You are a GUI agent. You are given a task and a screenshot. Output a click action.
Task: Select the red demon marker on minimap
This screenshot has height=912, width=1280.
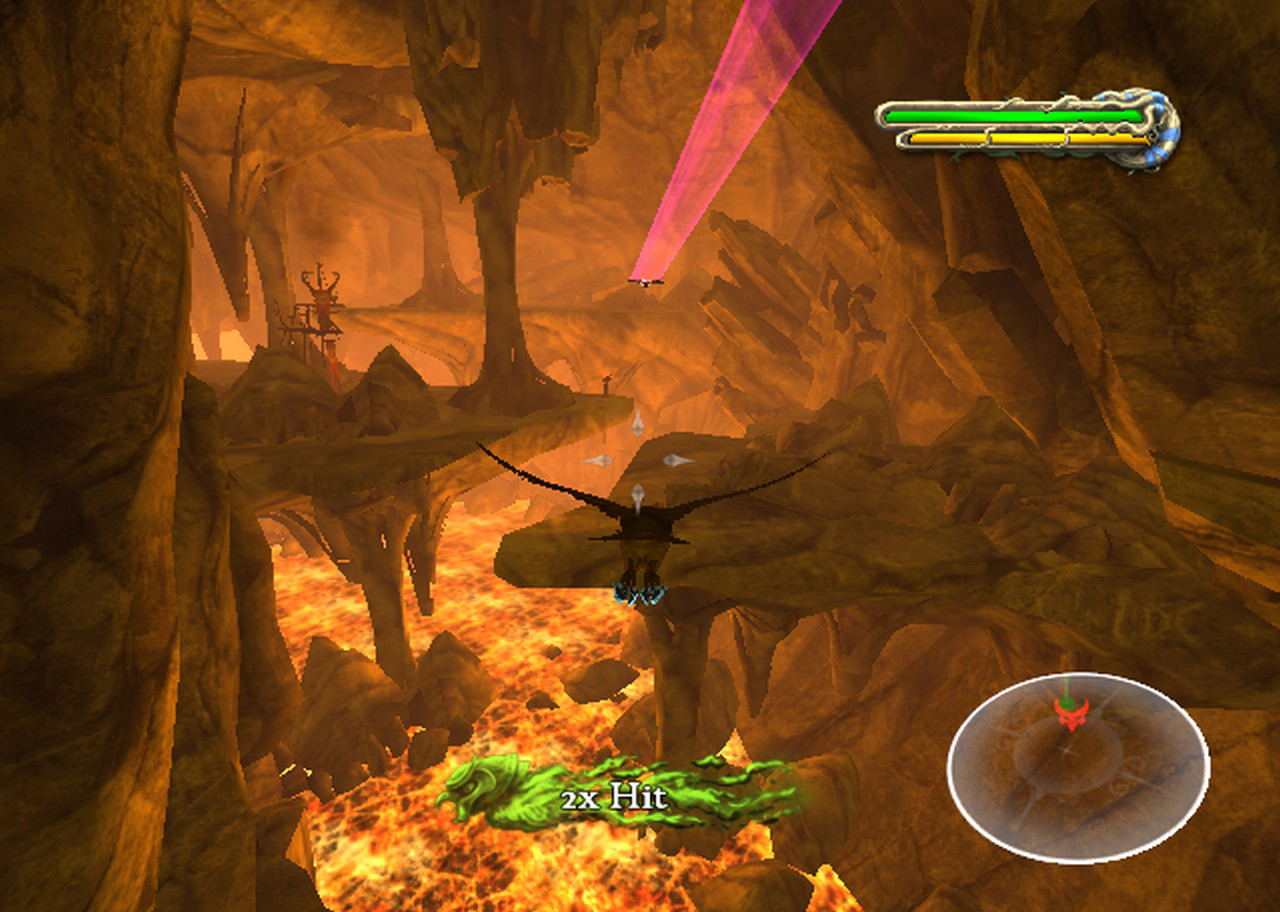pos(1070,712)
